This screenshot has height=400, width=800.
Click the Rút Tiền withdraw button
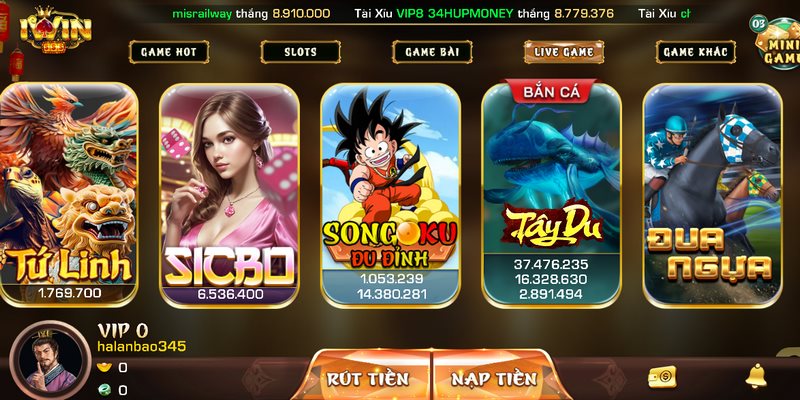368,378
